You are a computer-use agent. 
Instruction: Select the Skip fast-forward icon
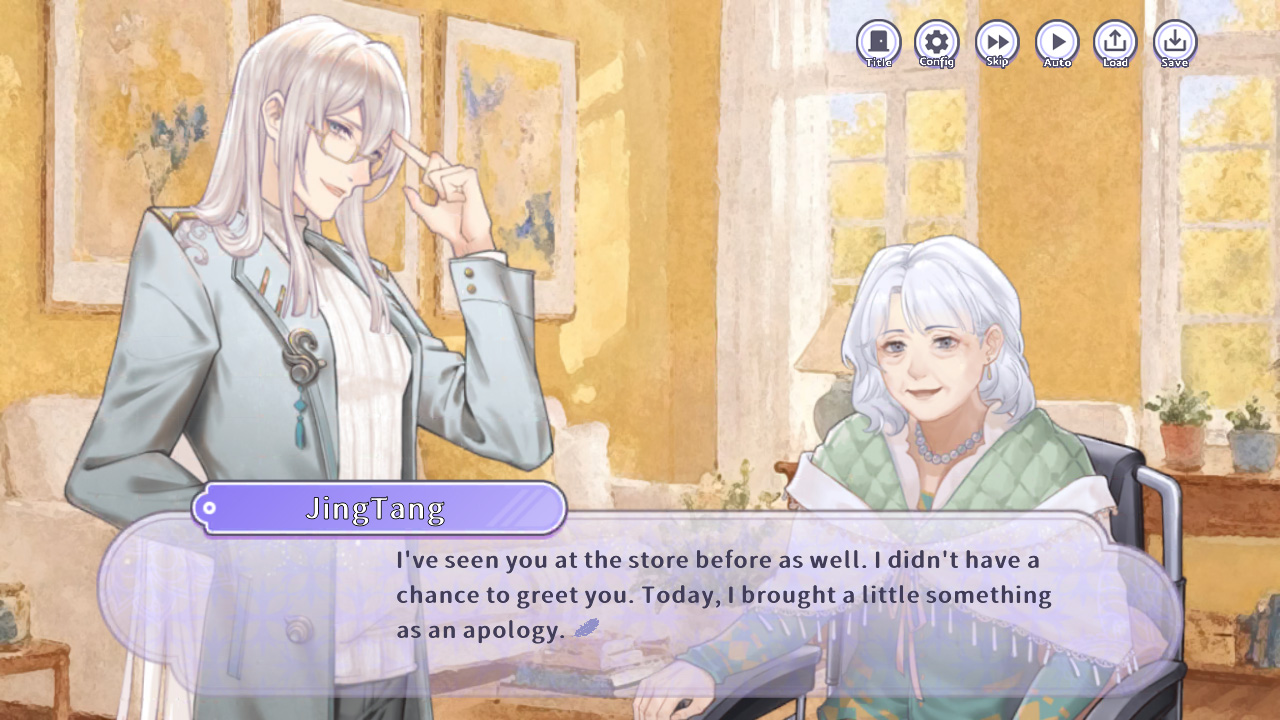pos(997,40)
